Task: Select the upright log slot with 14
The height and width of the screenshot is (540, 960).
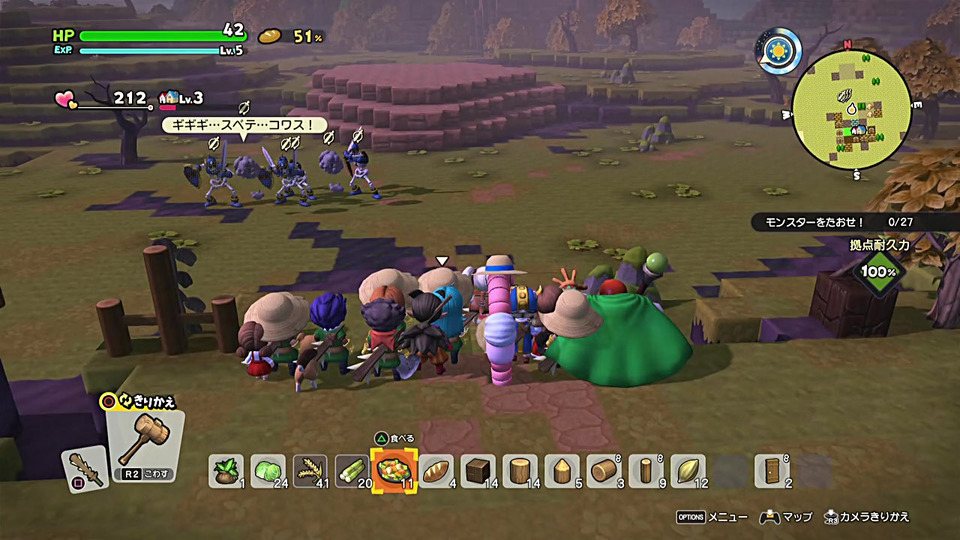Action: (520, 470)
